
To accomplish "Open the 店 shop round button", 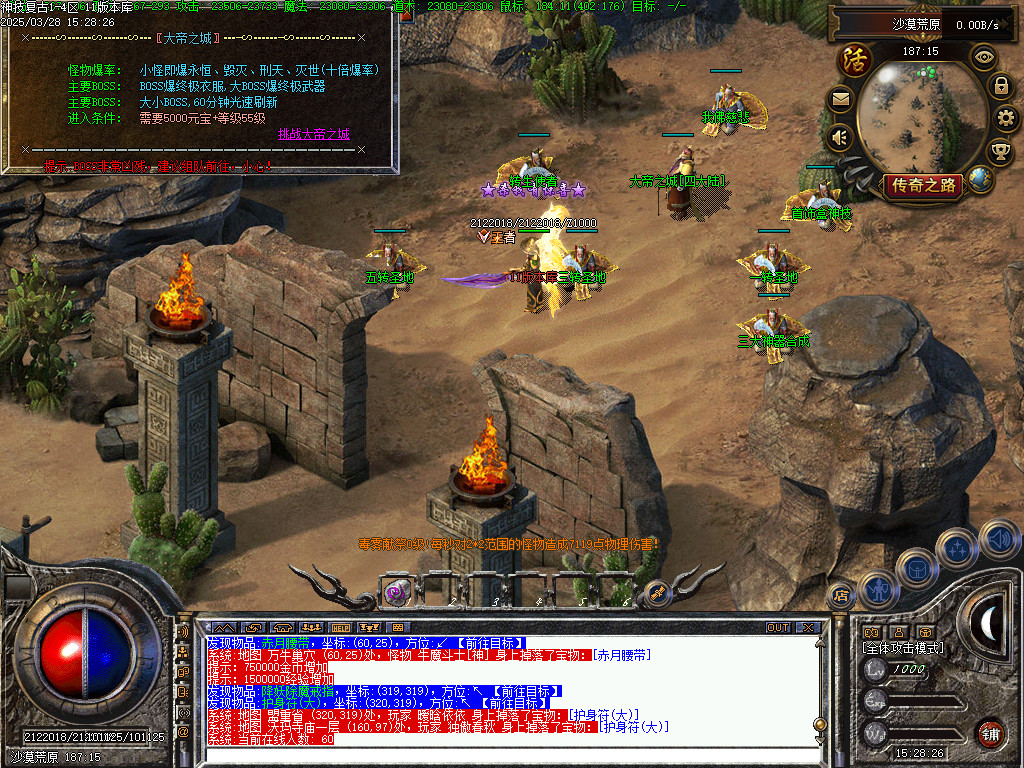I will [x=841, y=596].
